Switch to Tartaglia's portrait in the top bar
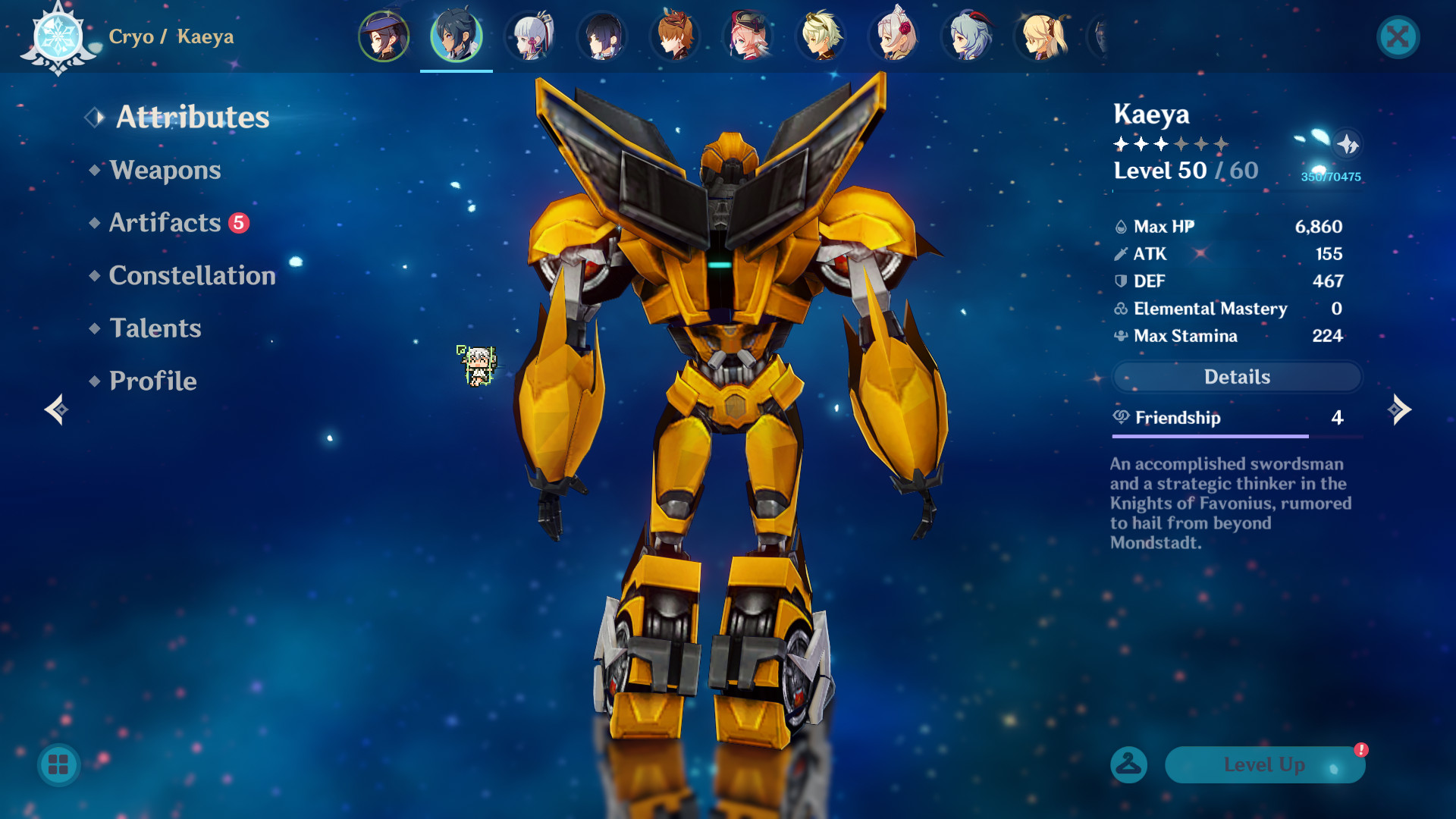 675,36
